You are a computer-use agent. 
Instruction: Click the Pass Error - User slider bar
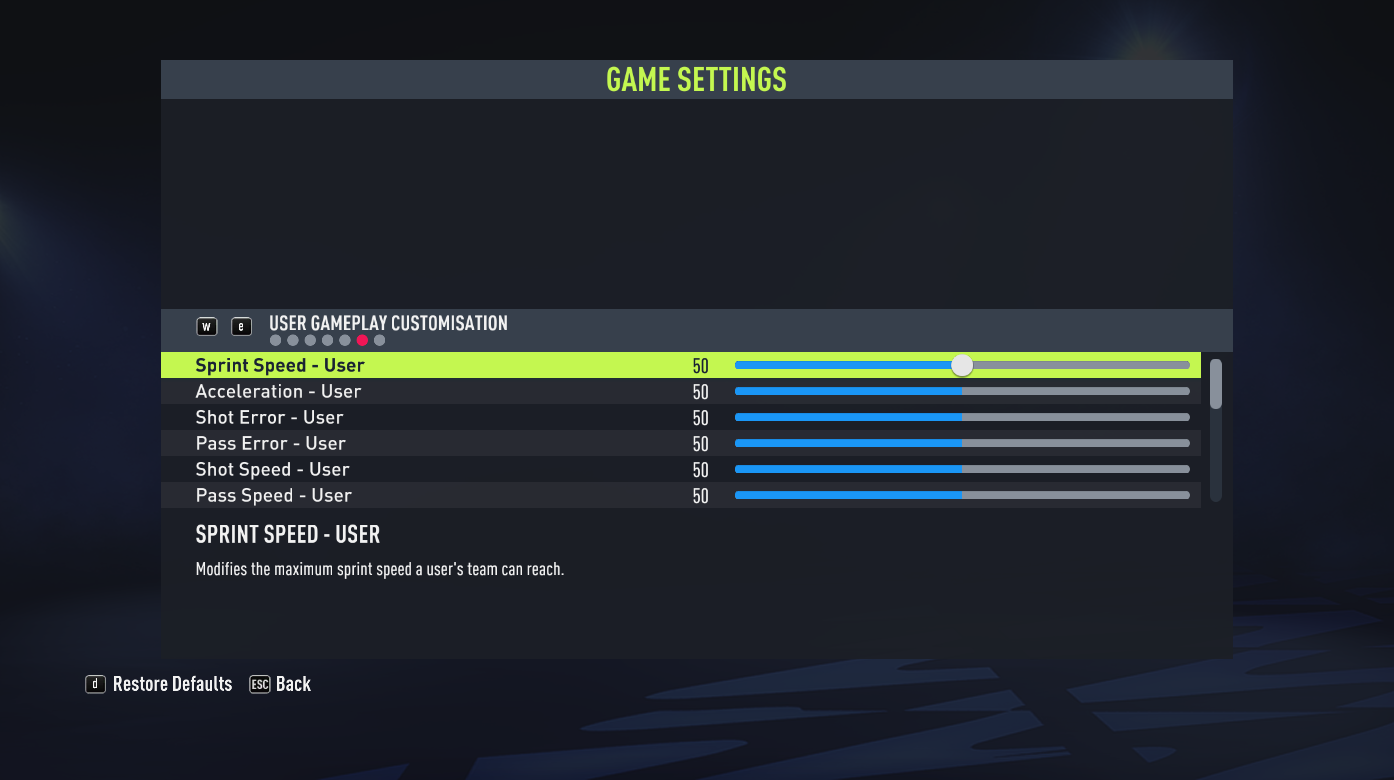962,443
